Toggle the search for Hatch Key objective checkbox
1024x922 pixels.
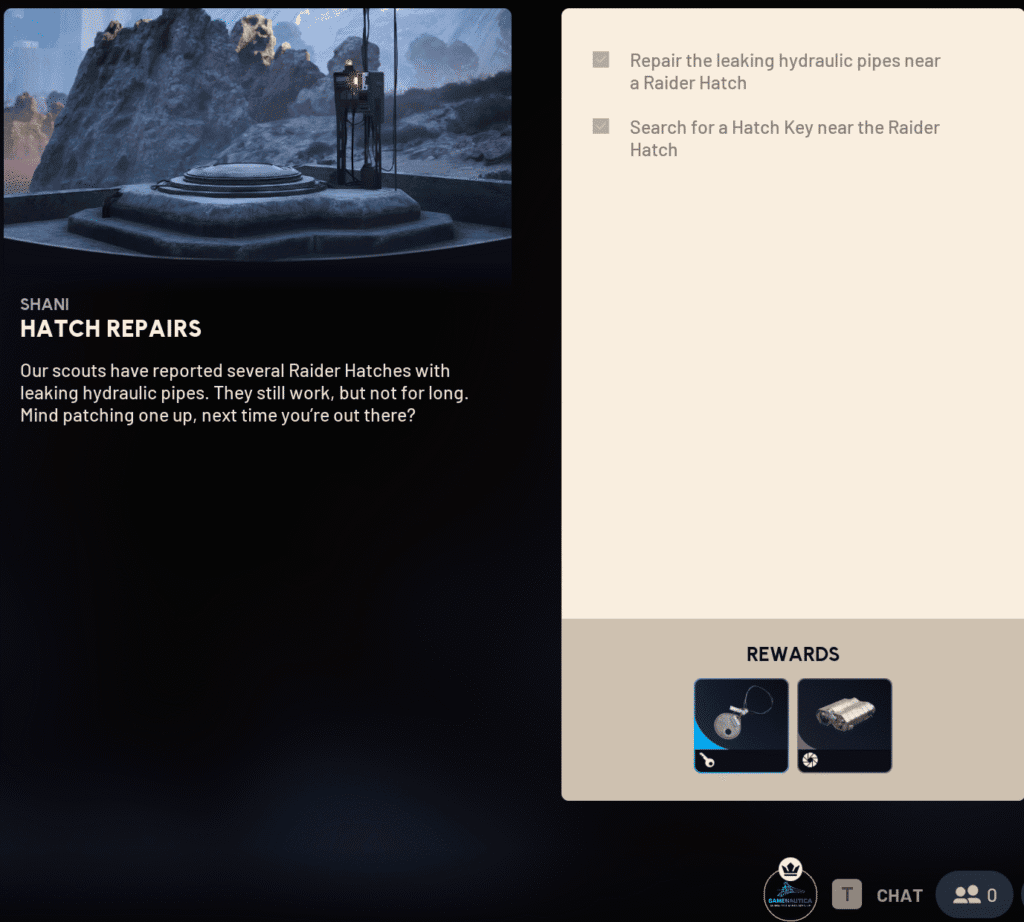[x=601, y=126]
